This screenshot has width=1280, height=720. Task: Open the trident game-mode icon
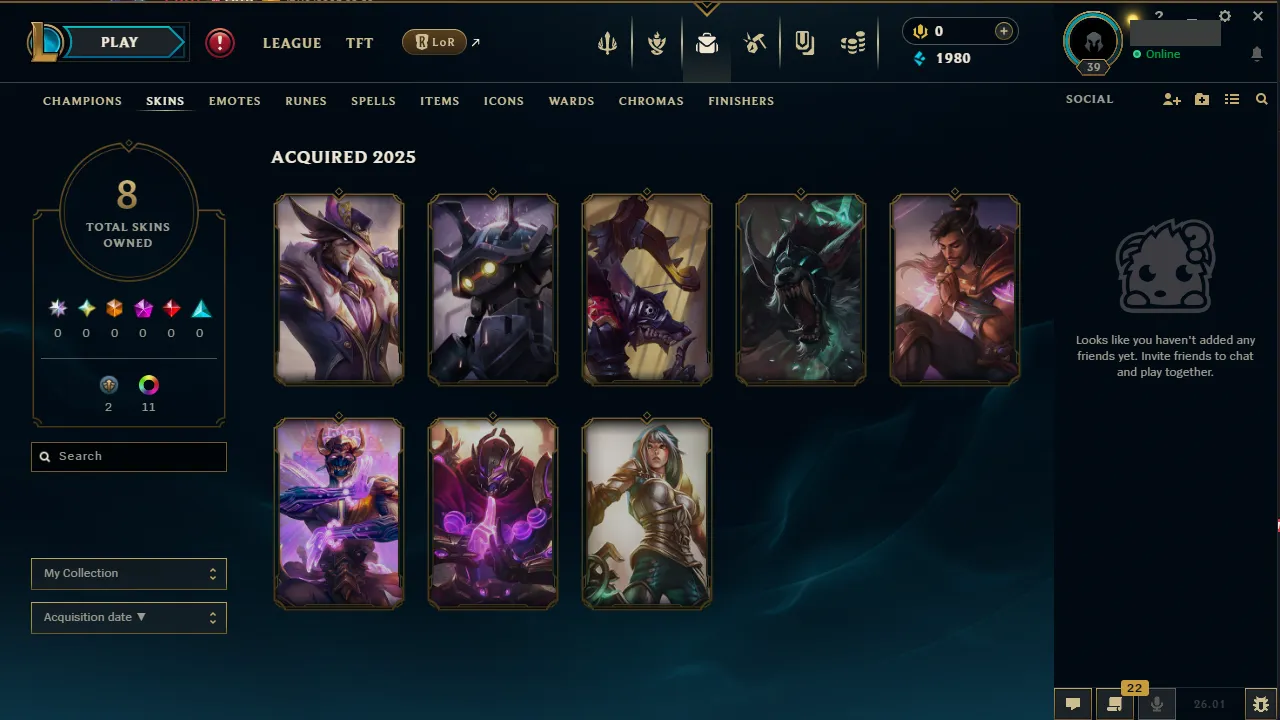(608, 42)
